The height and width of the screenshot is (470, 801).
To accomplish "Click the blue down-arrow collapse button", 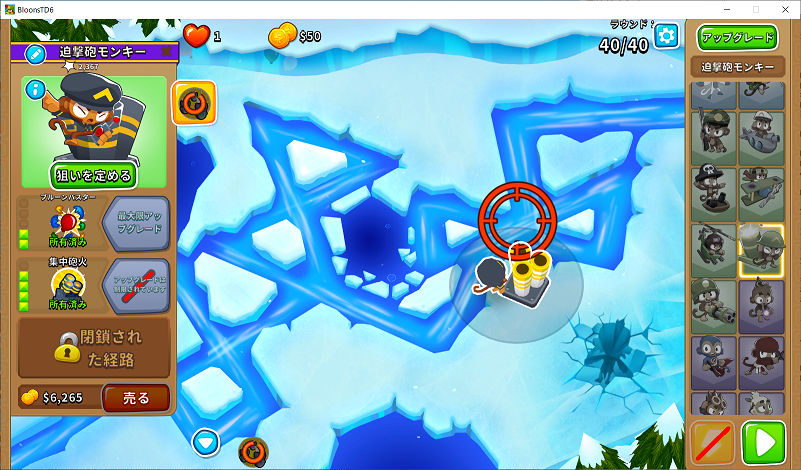I will click(206, 440).
